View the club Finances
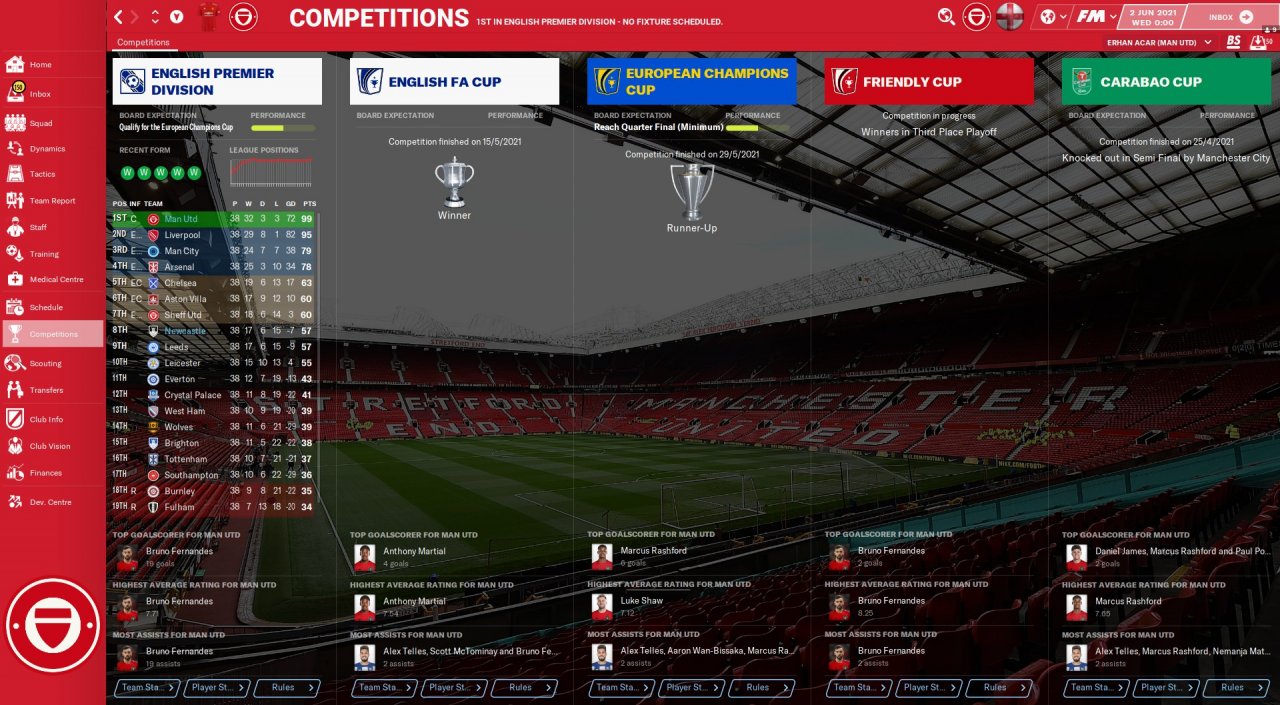The width and height of the screenshot is (1280, 705). pyautogui.click(x=45, y=473)
